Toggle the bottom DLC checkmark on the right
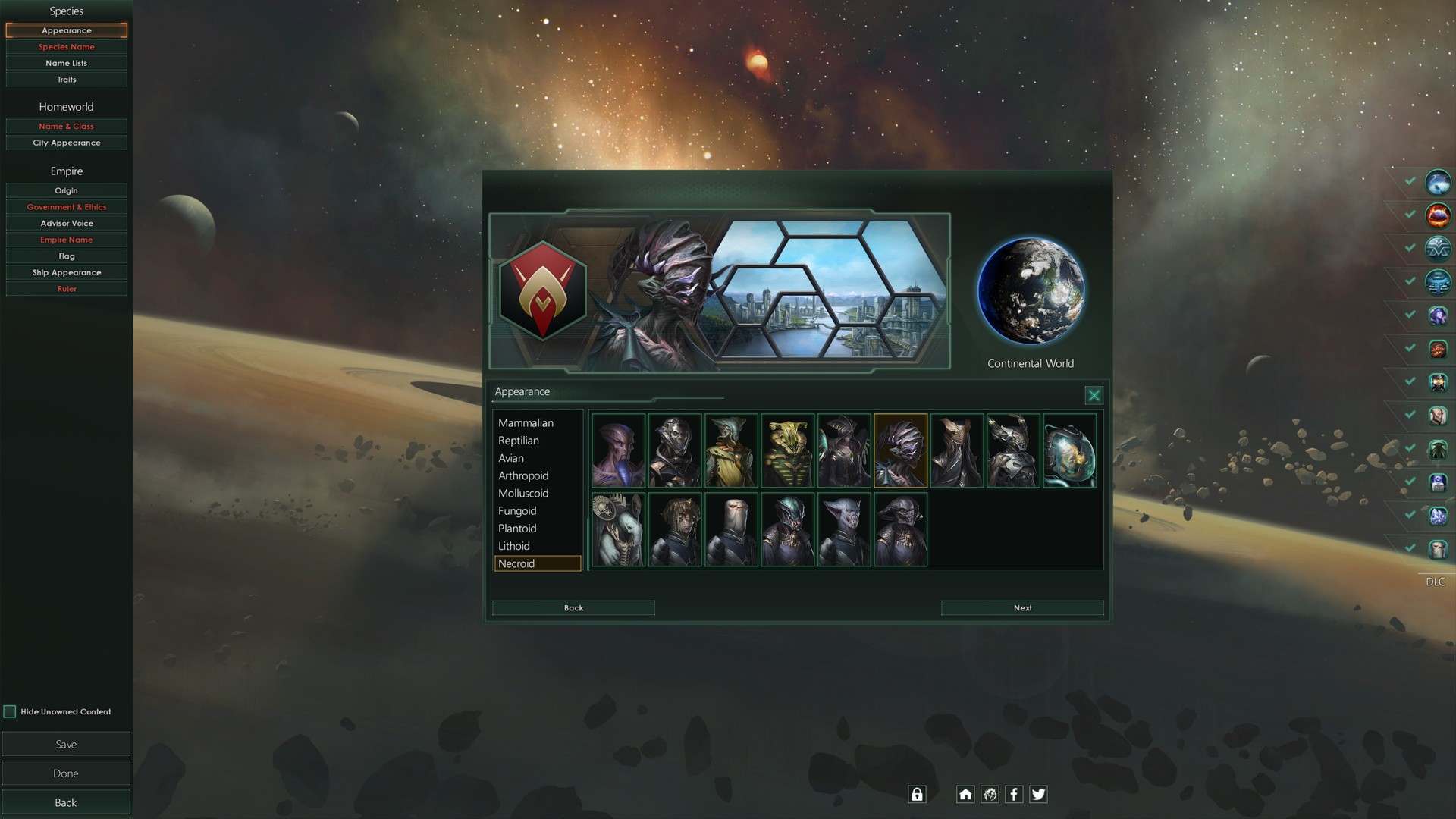 [x=1410, y=546]
